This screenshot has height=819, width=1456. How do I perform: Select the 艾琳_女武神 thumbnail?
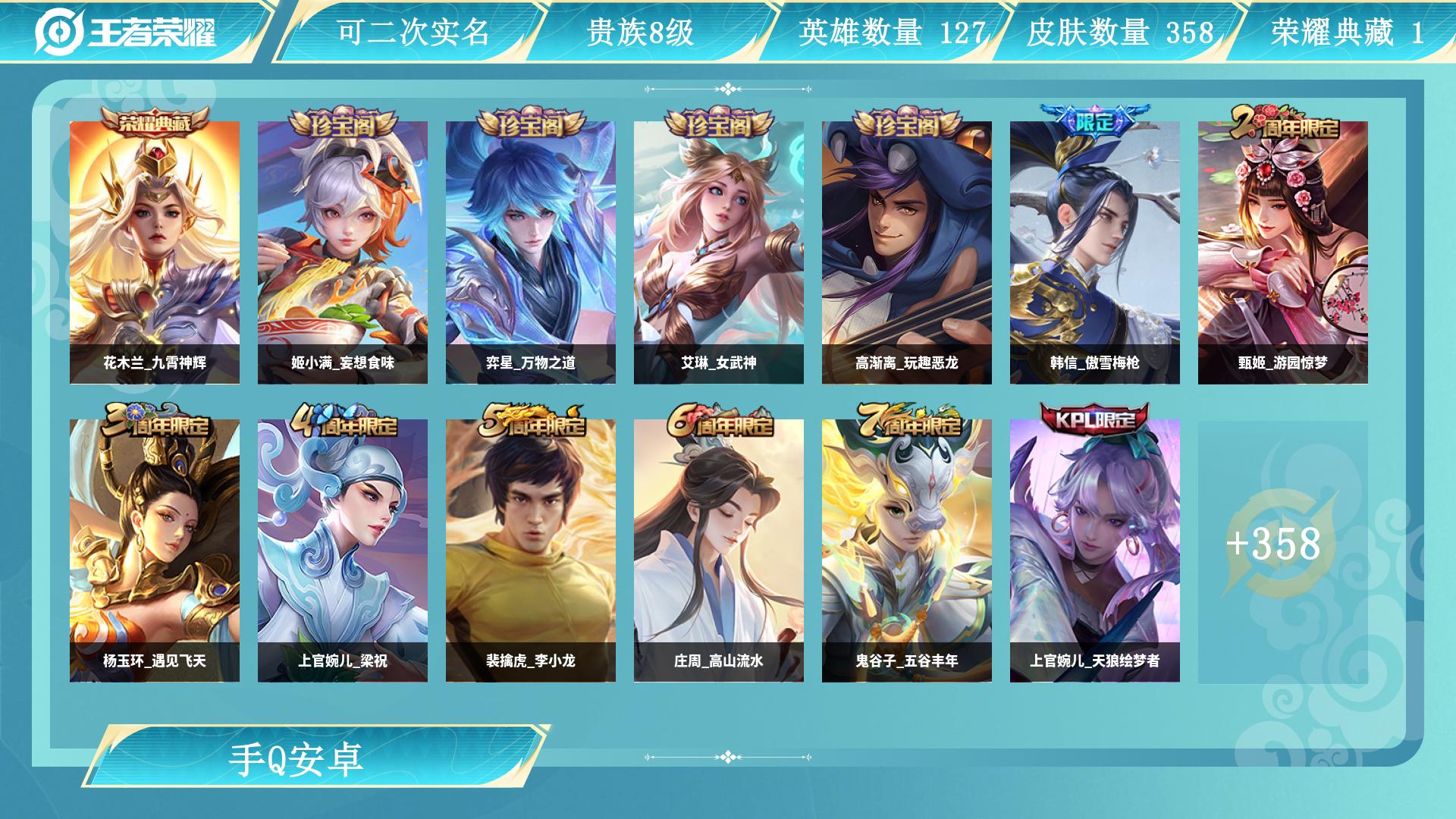tap(719, 250)
